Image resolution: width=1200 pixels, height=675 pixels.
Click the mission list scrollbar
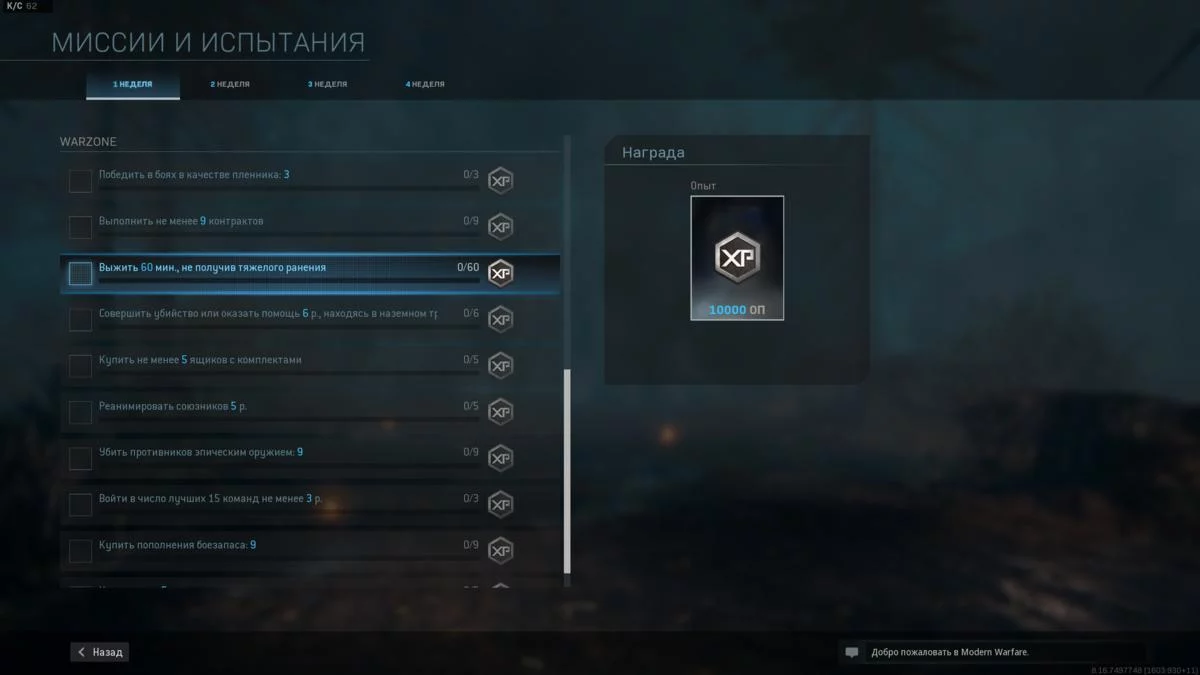pos(567,470)
